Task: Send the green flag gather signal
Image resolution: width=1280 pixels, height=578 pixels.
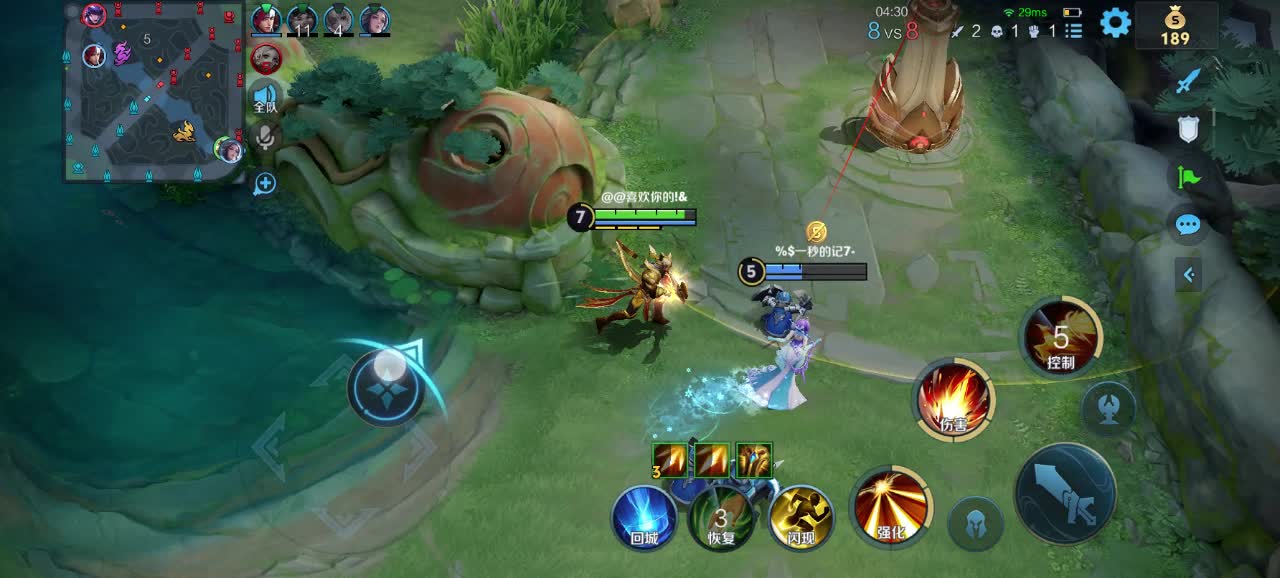Action: (1187, 177)
